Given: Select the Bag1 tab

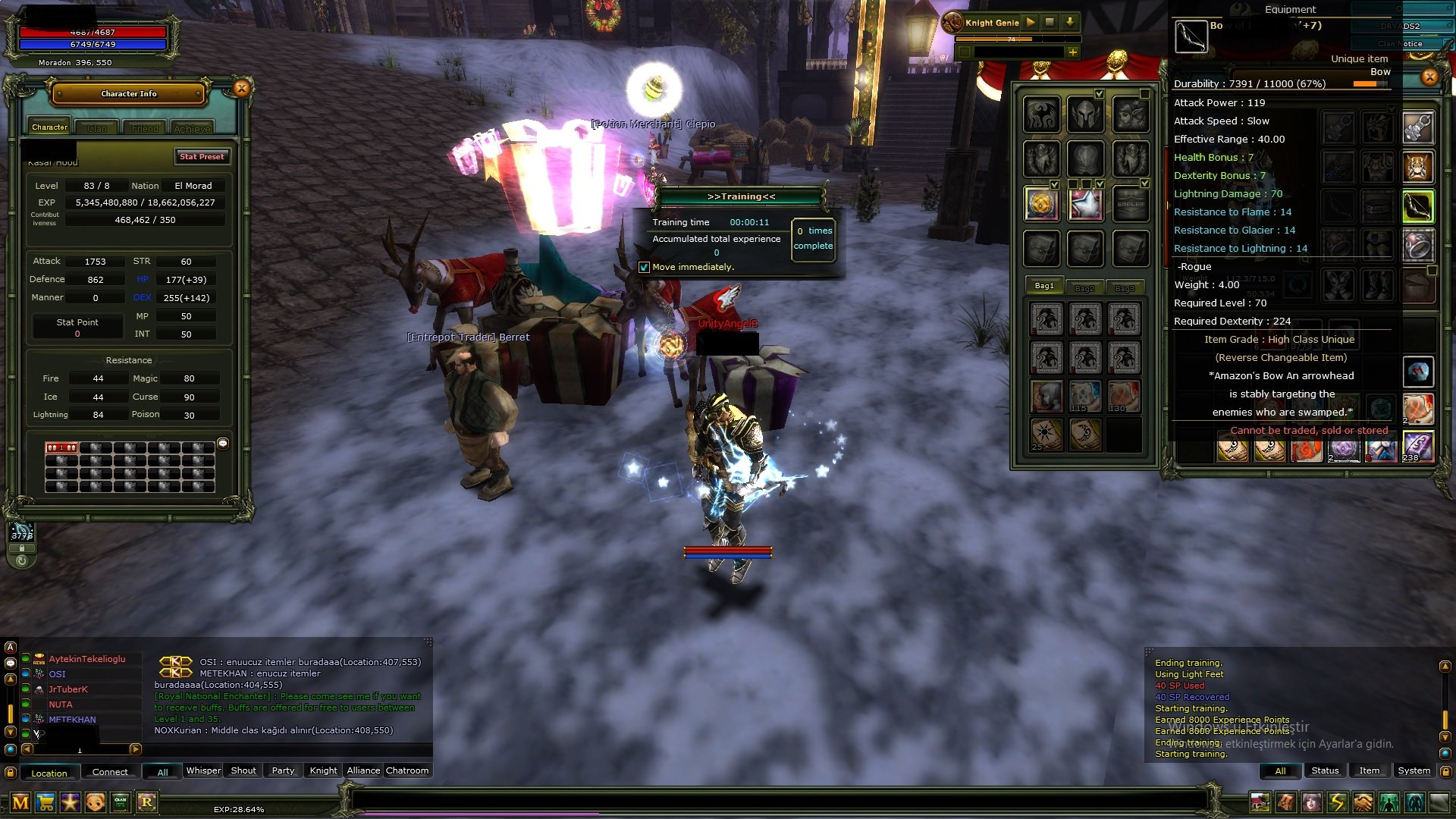Looking at the screenshot, I should 1044,287.
